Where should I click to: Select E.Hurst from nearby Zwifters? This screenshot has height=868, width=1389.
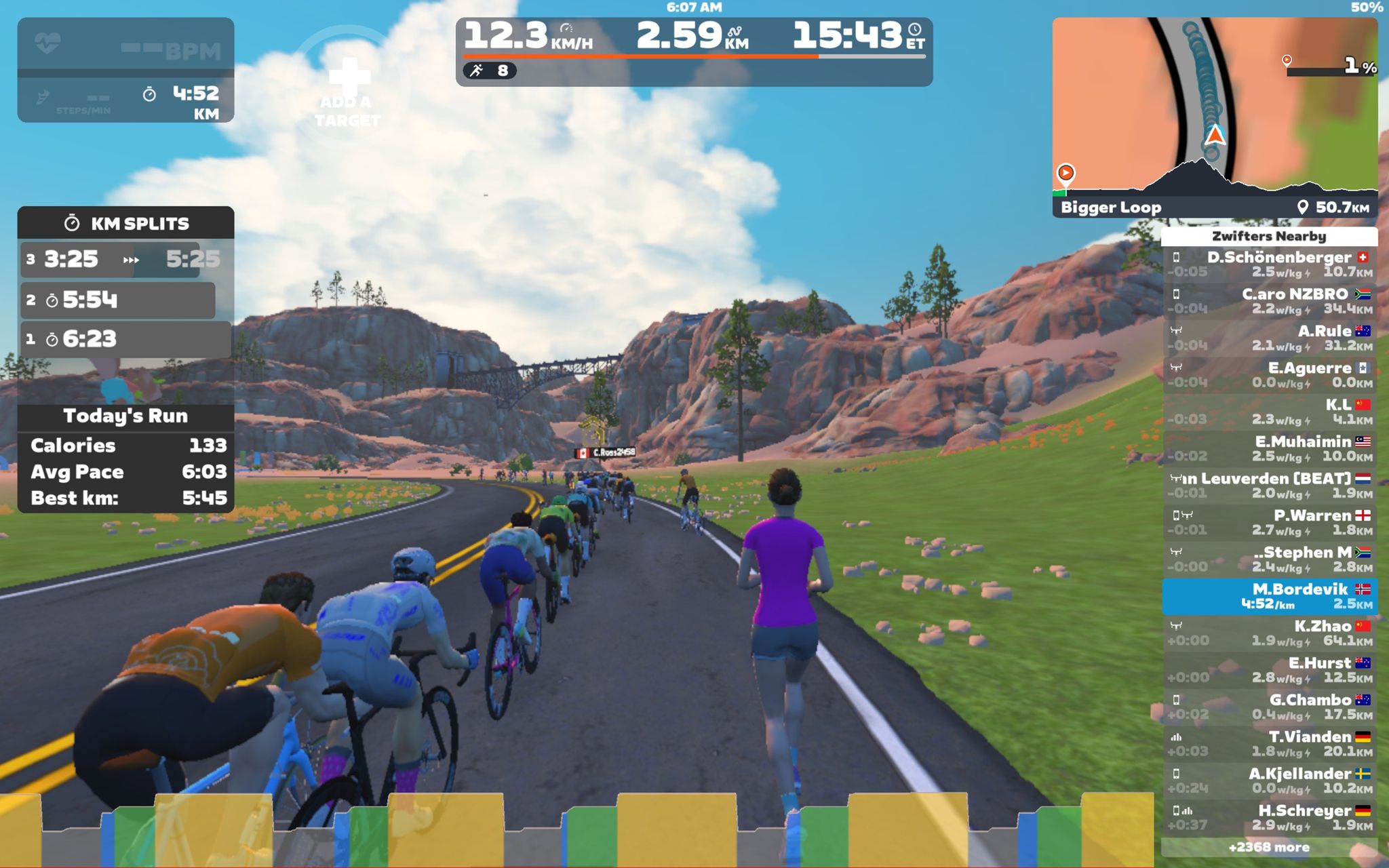1270,670
